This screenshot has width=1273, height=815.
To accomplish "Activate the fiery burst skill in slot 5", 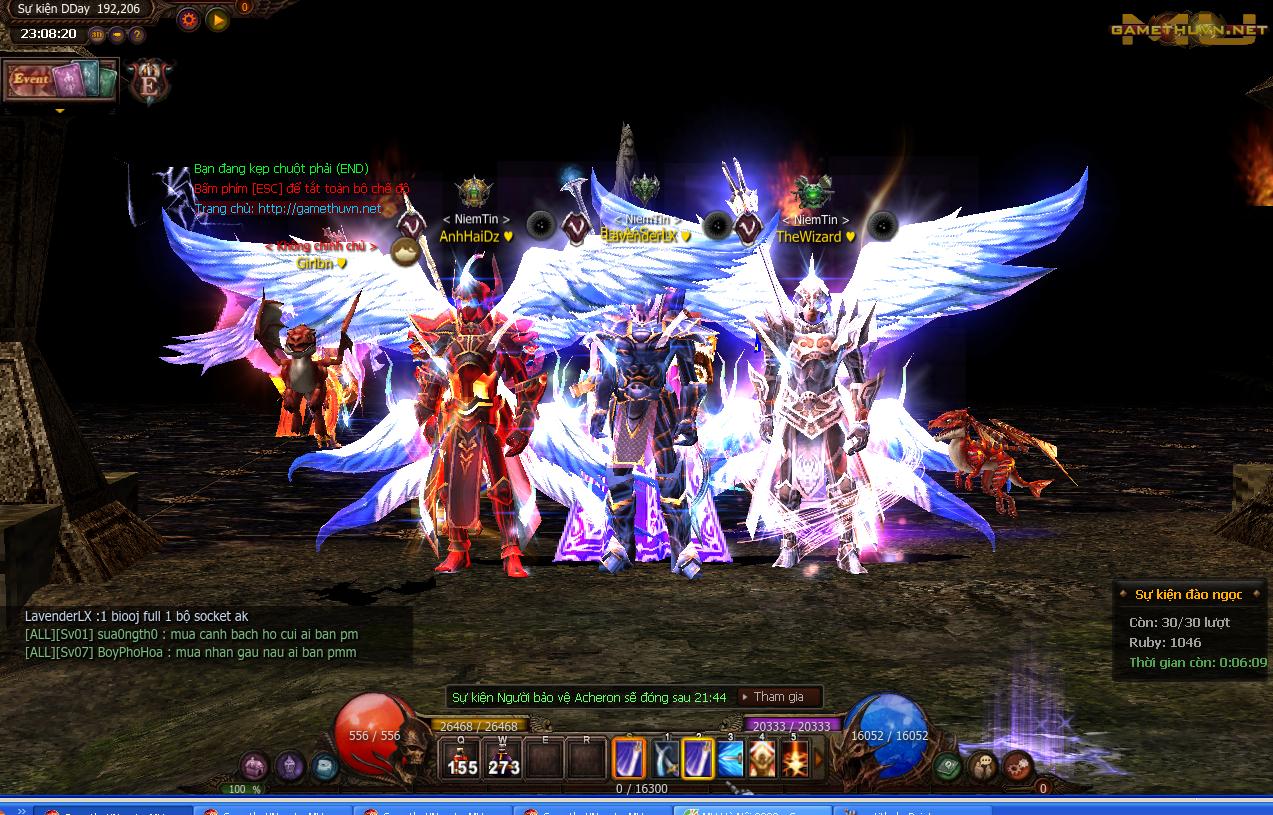I will pyautogui.click(x=794, y=759).
